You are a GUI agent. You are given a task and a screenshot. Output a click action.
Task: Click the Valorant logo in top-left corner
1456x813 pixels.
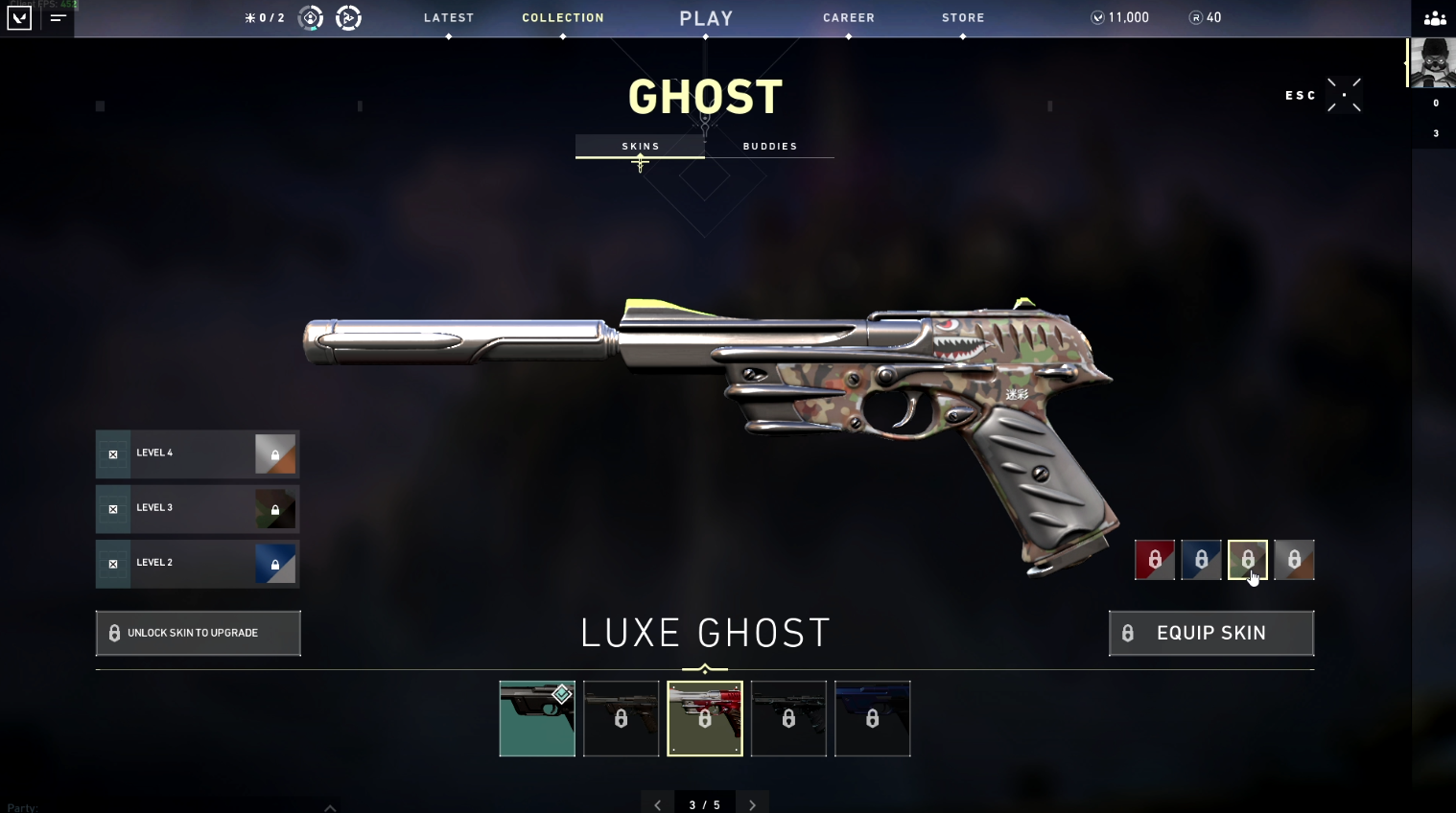point(18,17)
